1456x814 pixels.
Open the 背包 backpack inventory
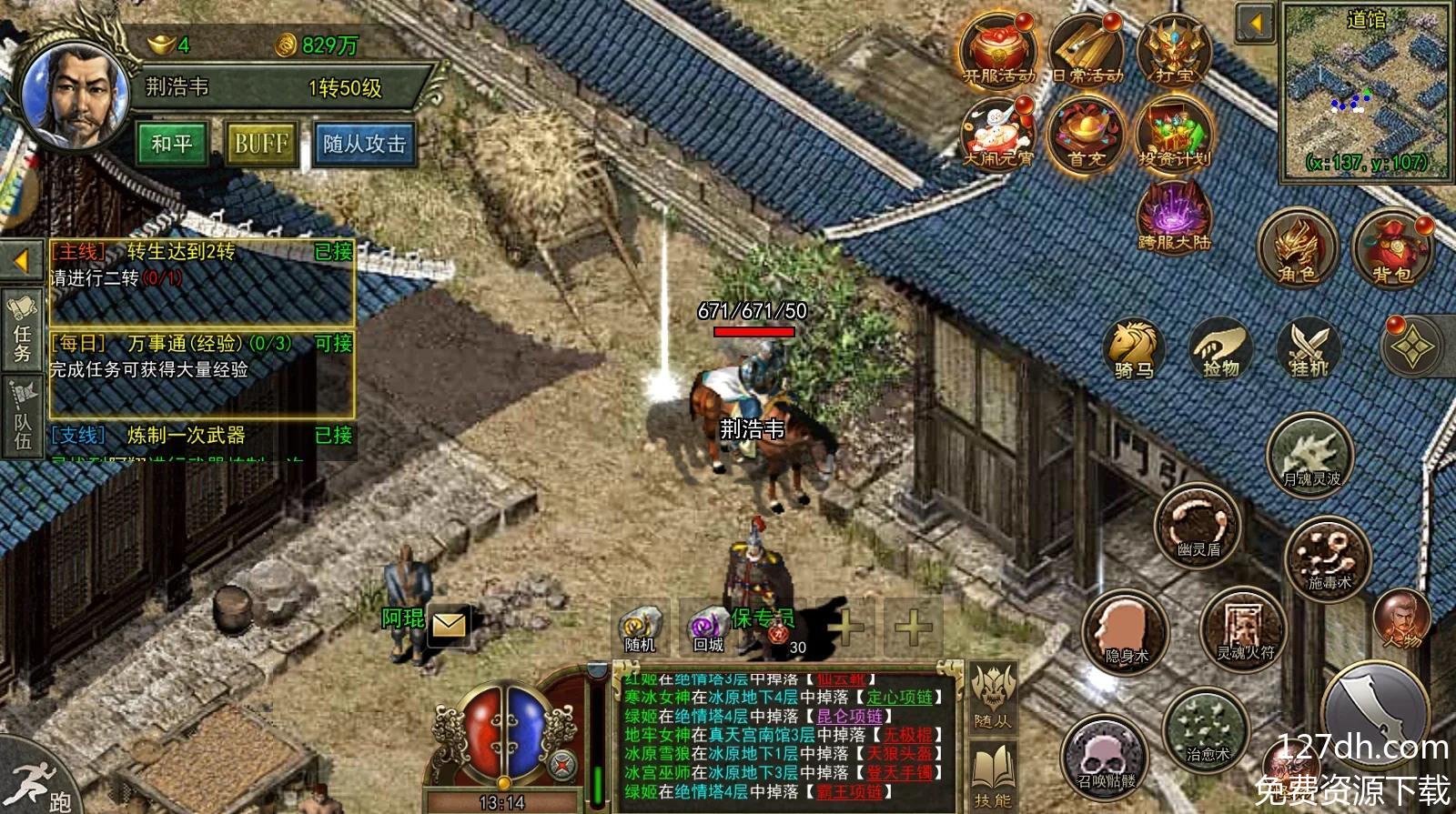tap(1391, 247)
